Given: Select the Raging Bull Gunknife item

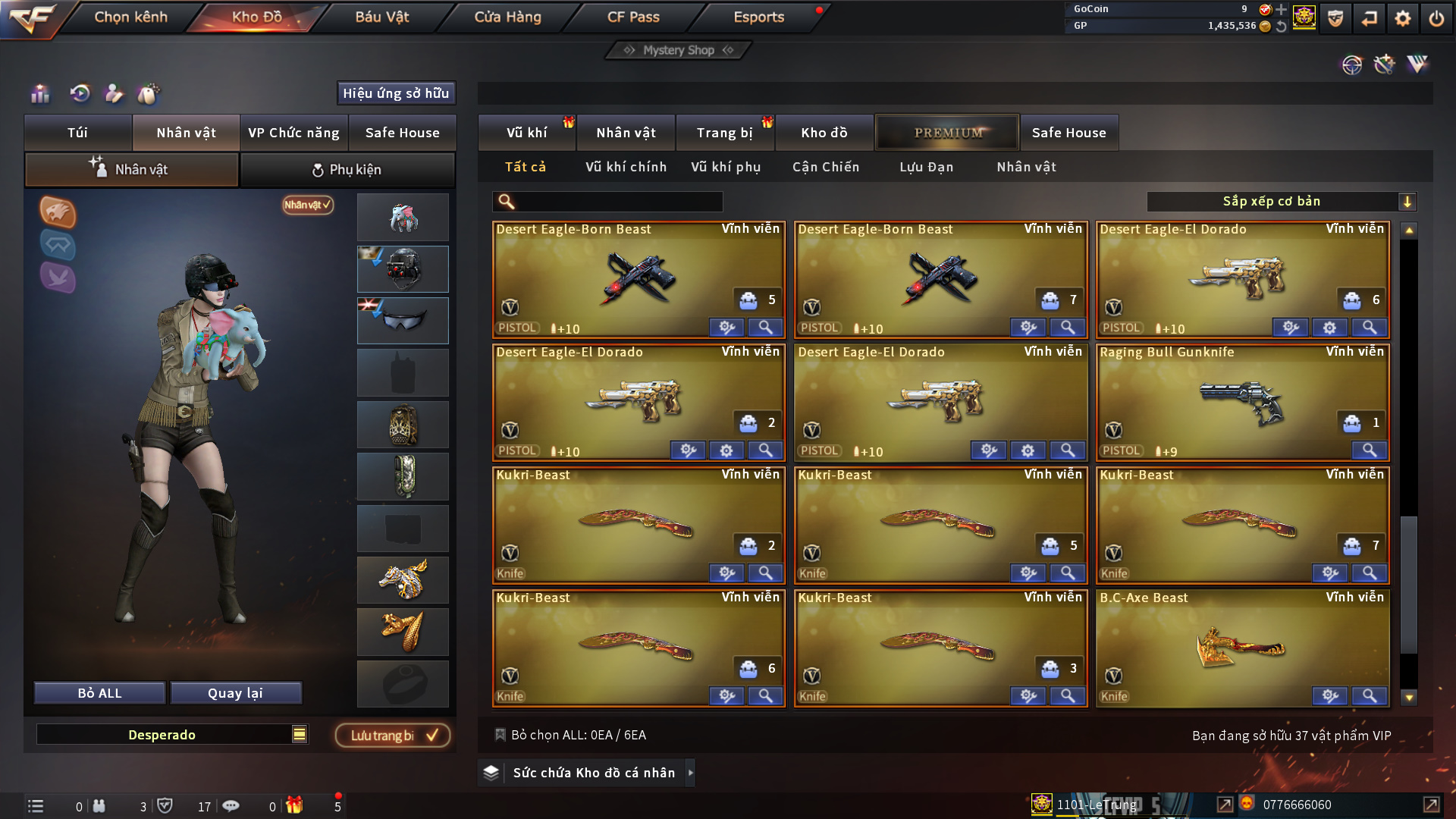Looking at the screenshot, I should click(x=1242, y=402).
